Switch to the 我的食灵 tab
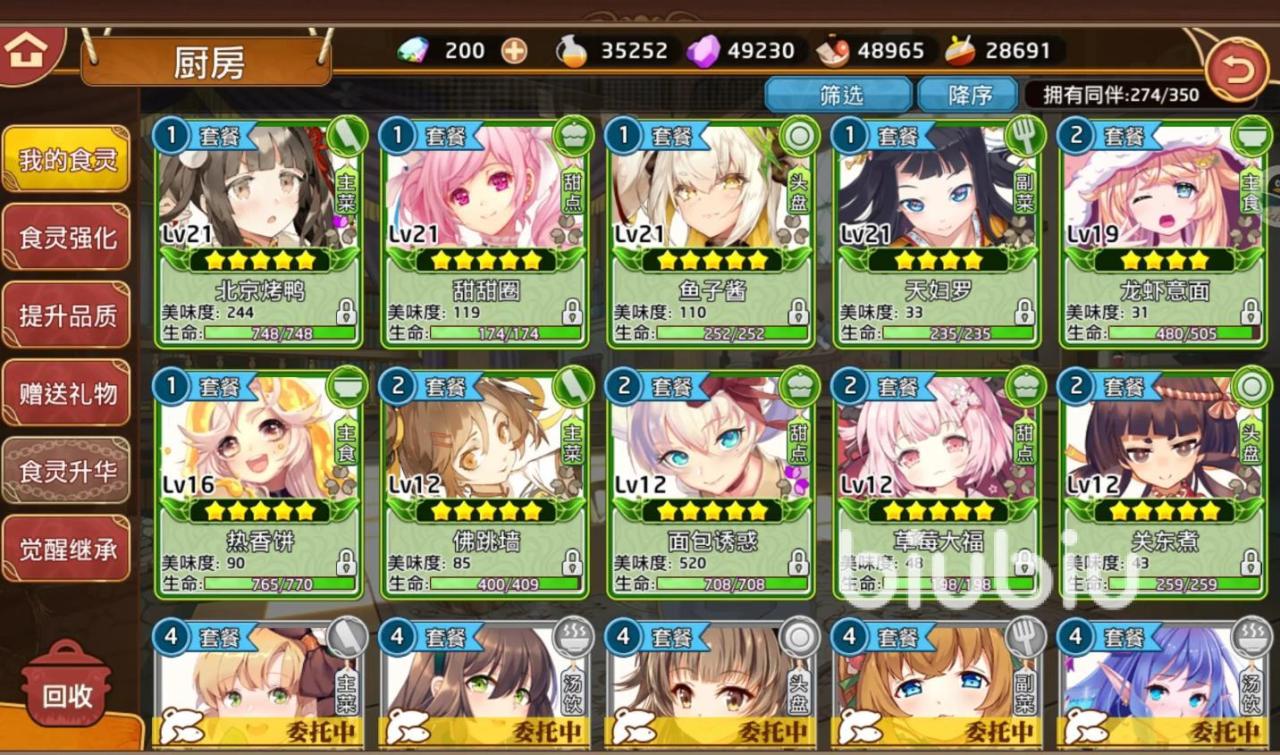The width and height of the screenshot is (1280, 755). pos(67,159)
